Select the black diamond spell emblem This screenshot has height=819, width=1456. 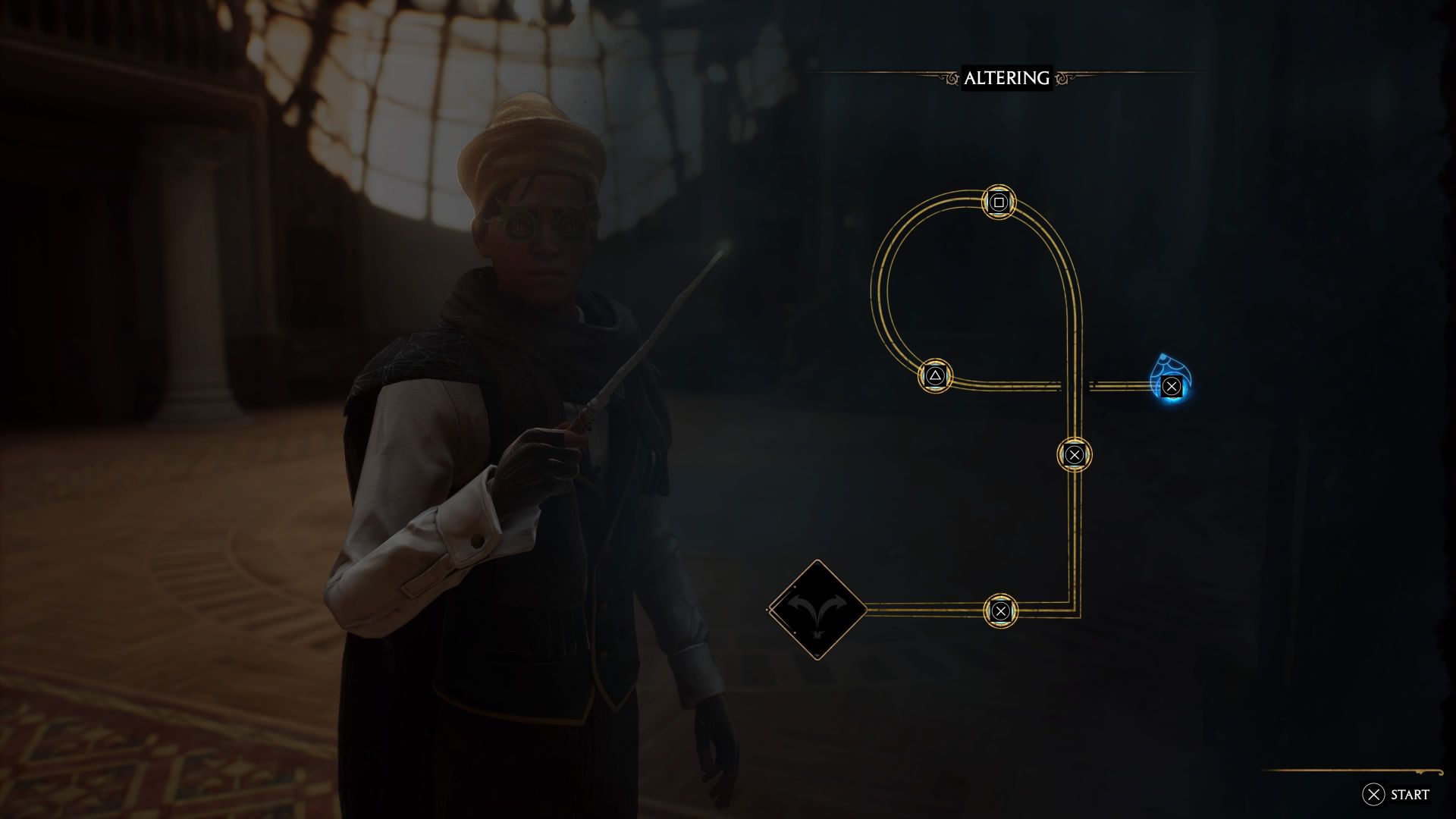817,610
